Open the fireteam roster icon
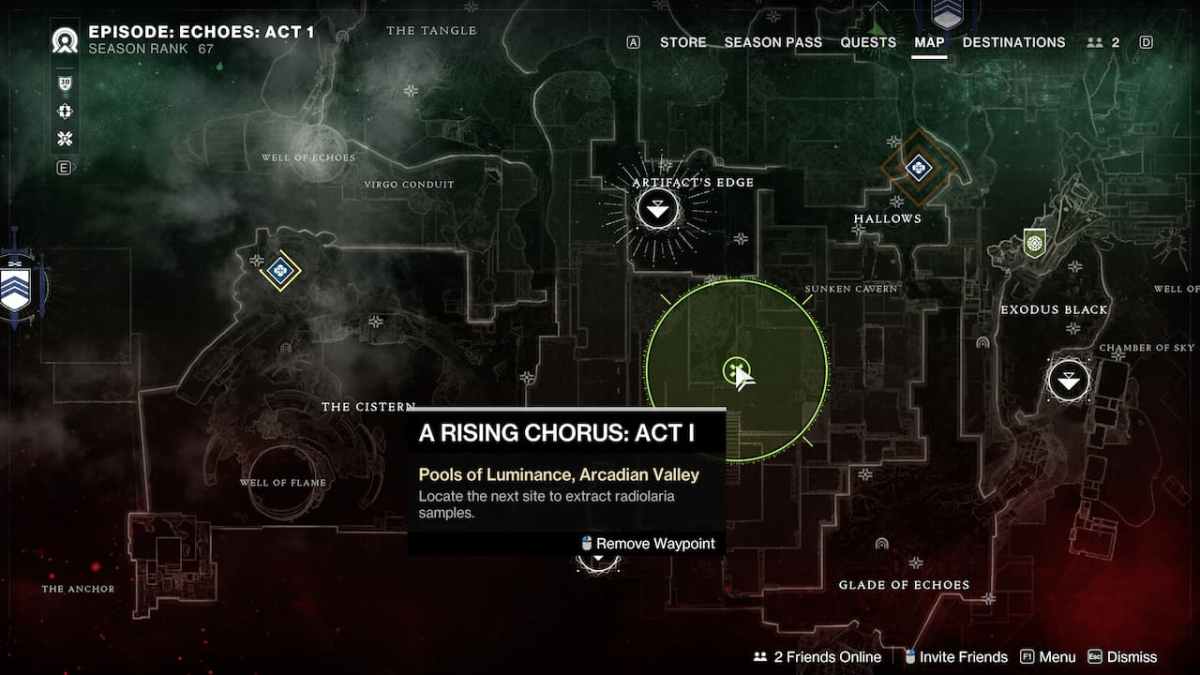 1103,42
